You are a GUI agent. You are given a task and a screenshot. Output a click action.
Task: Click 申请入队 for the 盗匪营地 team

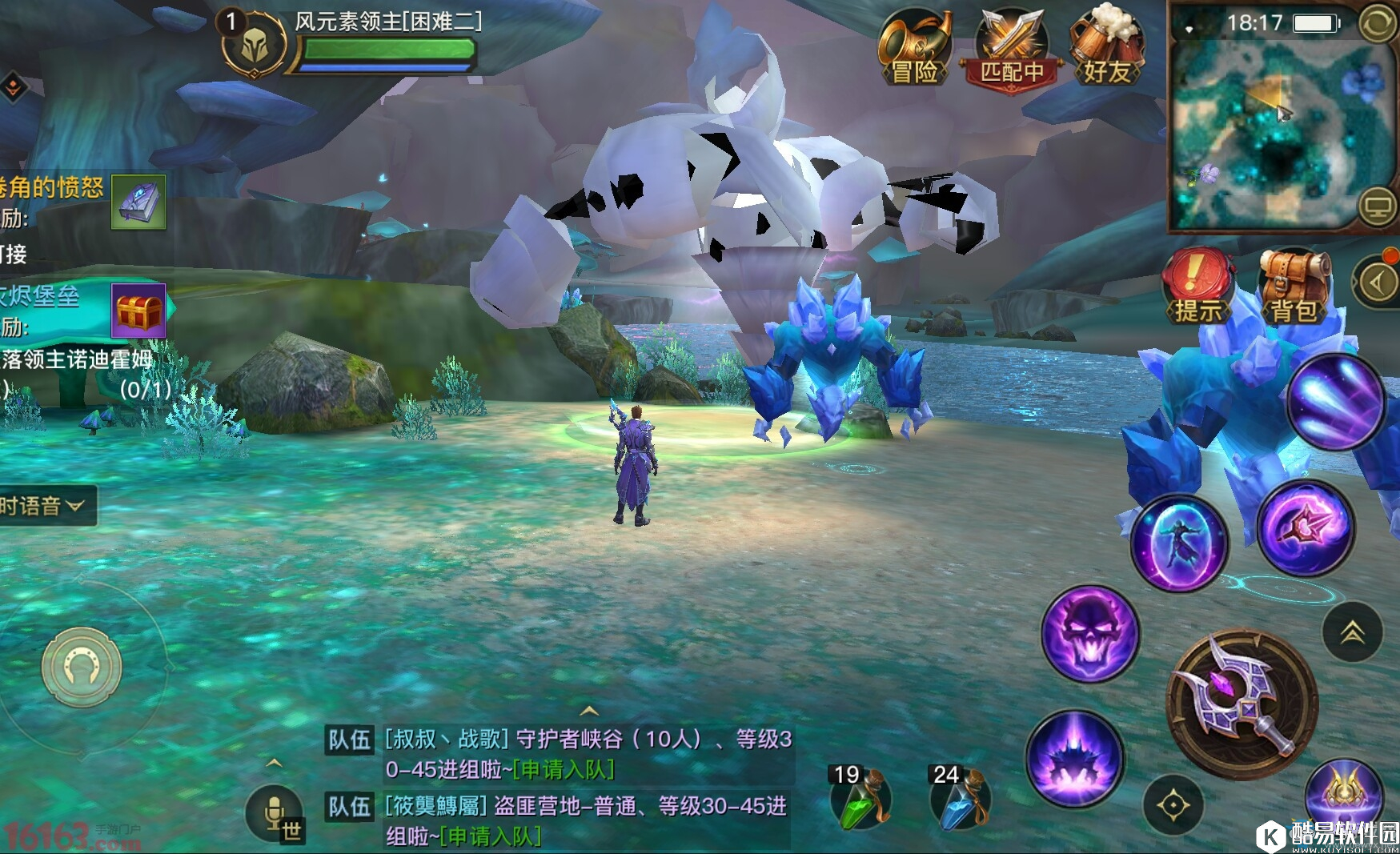point(491,836)
